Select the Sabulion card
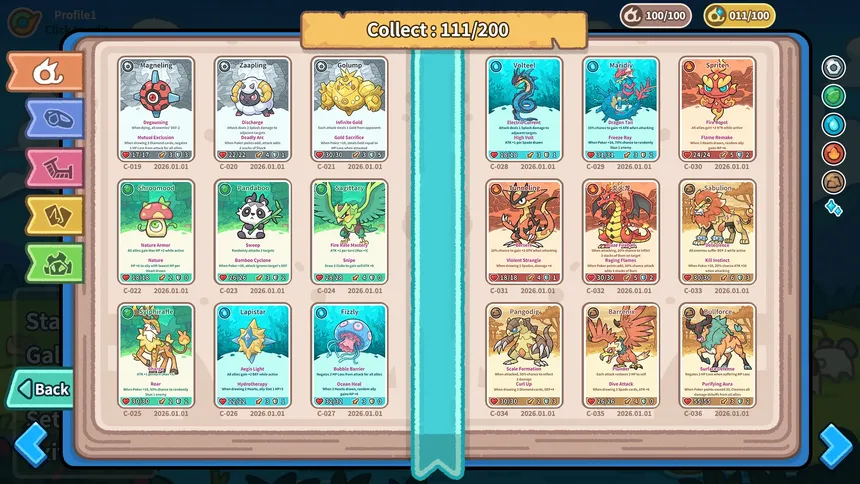 tap(716, 232)
